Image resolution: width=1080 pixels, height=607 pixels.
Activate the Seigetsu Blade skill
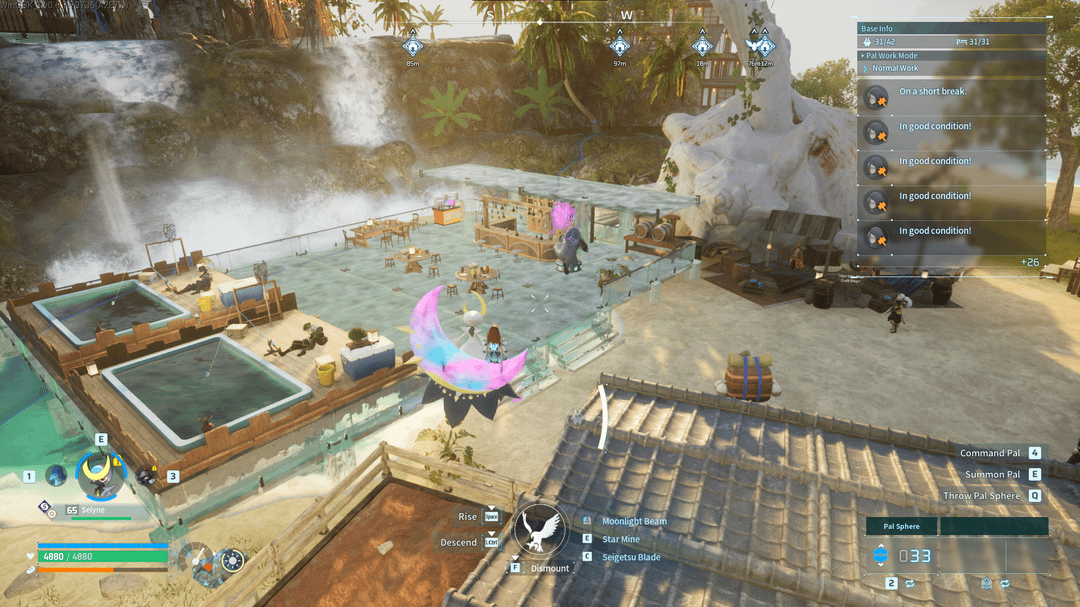(630, 556)
